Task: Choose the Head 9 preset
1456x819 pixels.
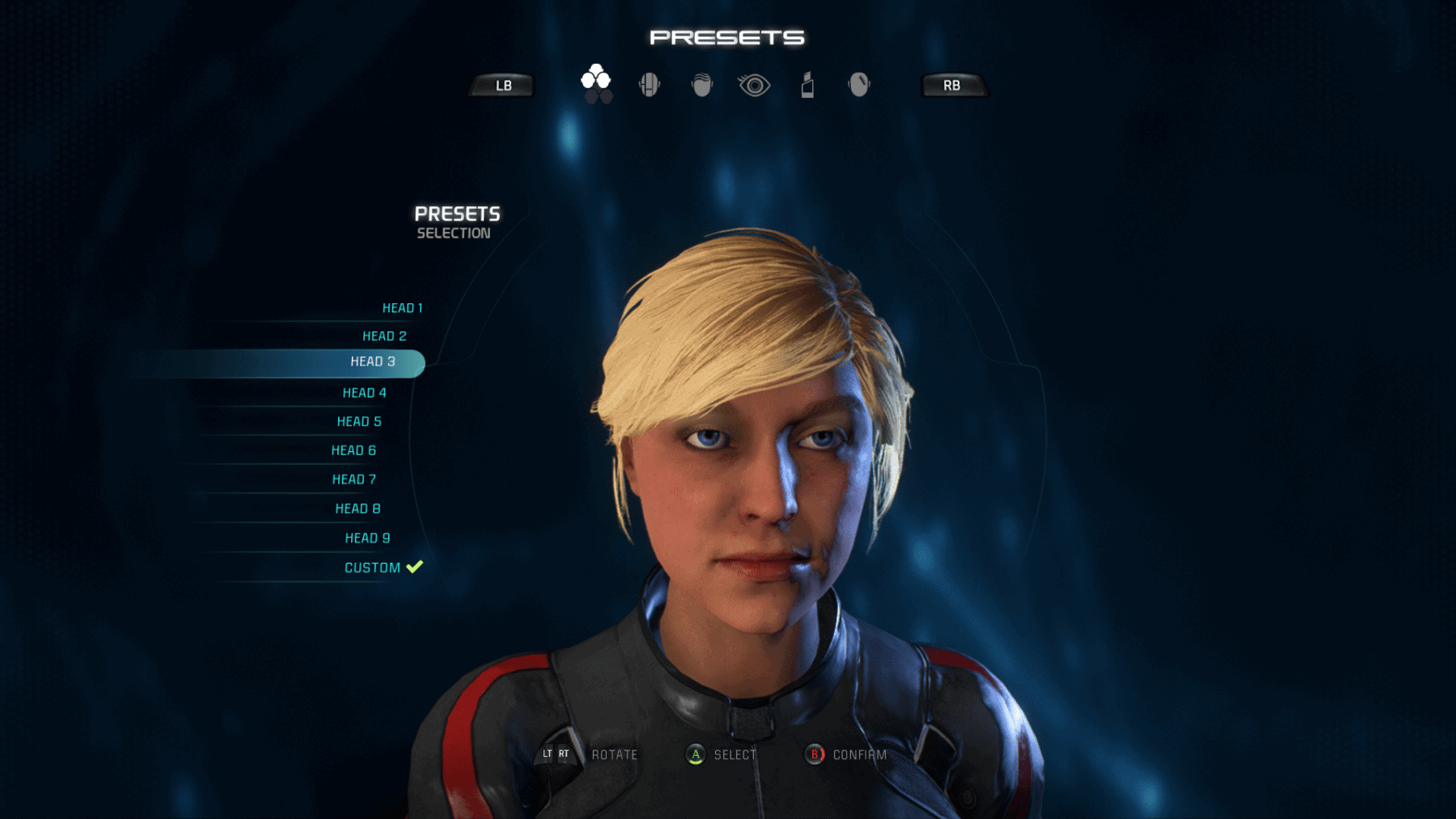Action: pyautogui.click(x=367, y=538)
